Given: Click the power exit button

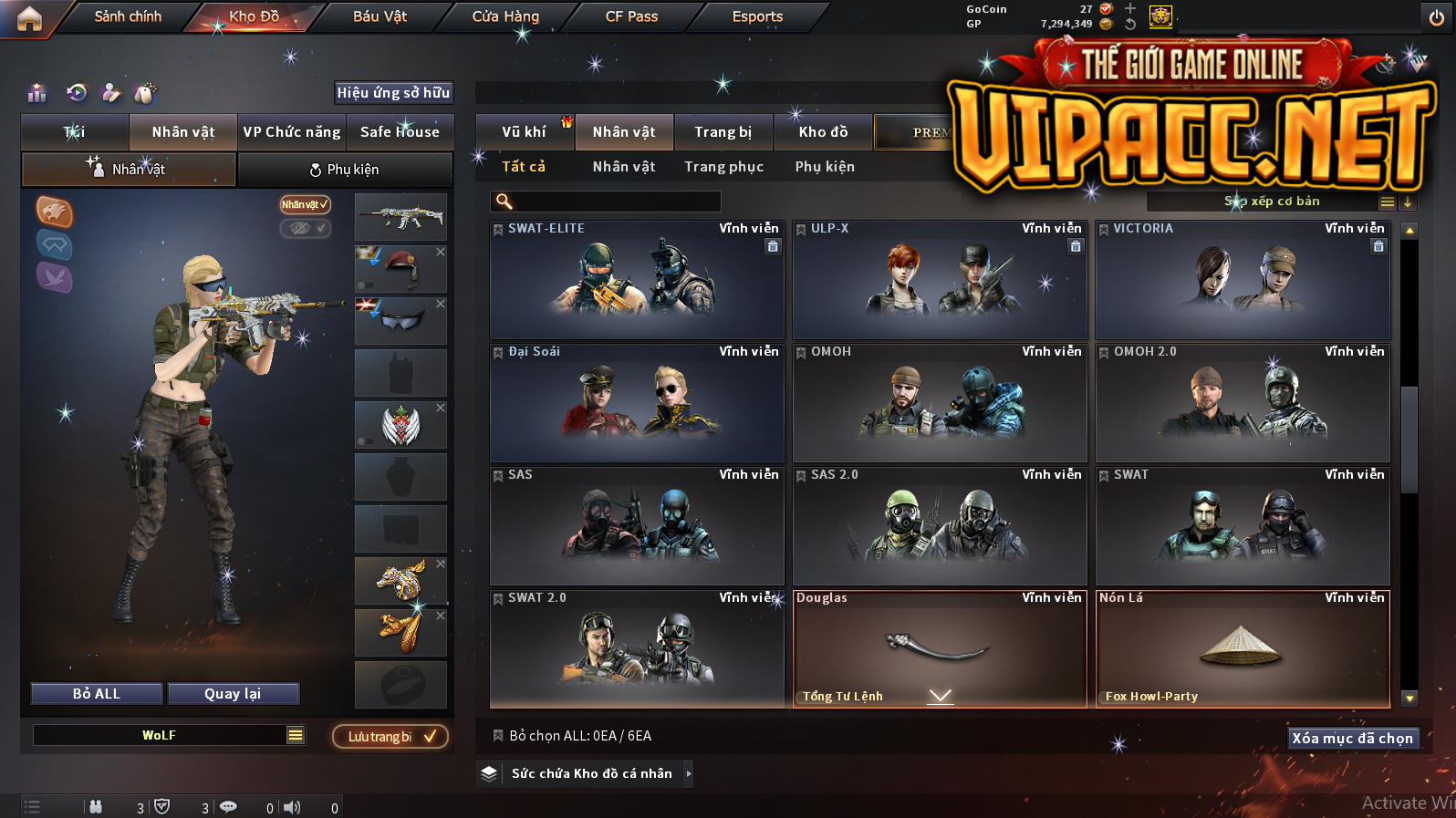Looking at the screenshot, I should (x=1437, y=18).
